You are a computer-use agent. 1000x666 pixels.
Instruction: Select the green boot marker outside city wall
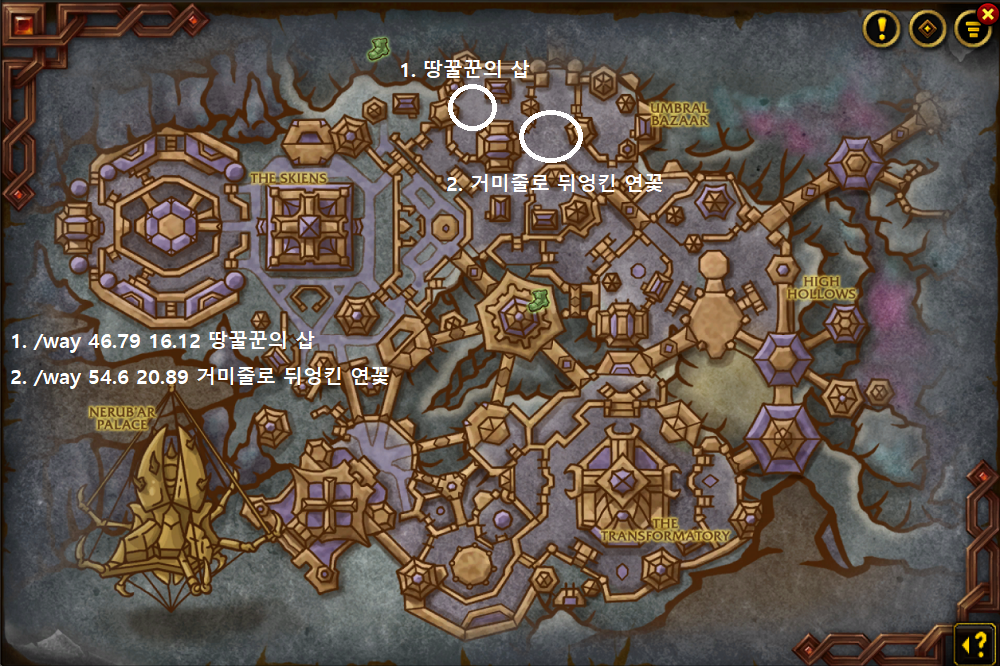[x=378, y=45]
